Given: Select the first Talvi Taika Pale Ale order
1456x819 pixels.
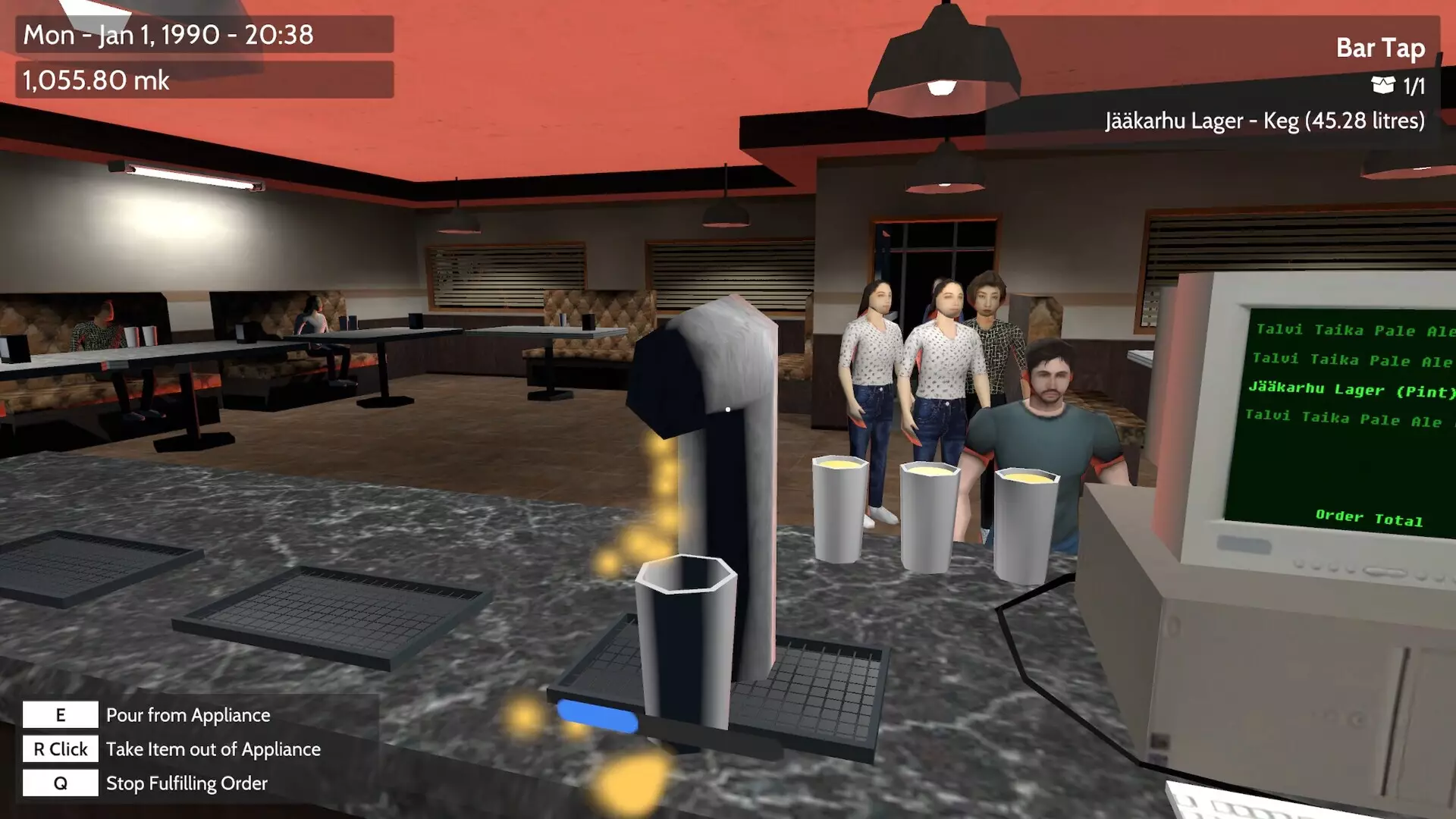Looking at the screenshot, I should coord(1354,330).
